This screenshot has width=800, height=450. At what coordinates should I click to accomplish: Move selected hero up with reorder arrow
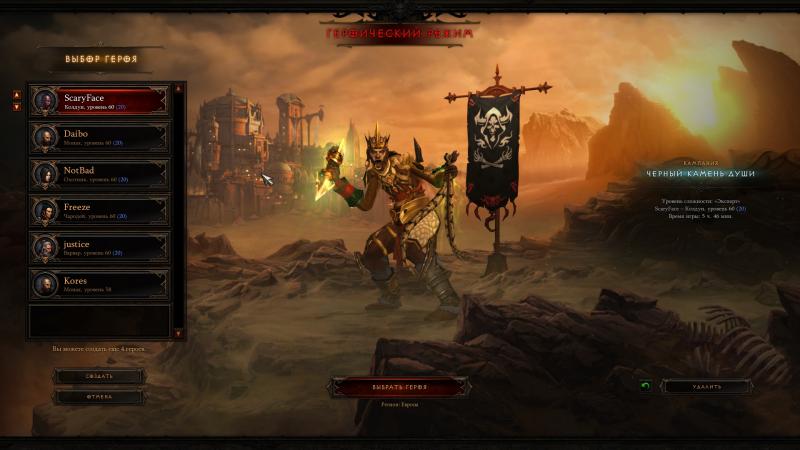(x=17, y=95)
